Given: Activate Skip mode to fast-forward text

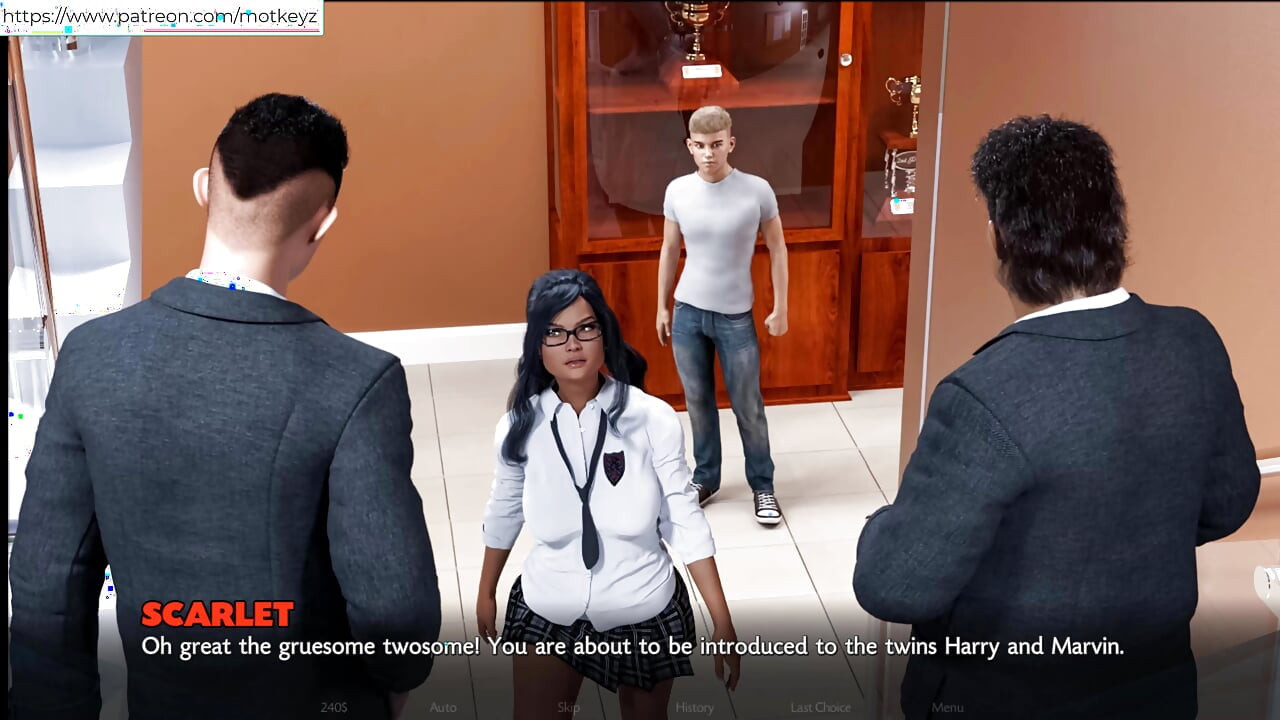Looking at the screenshot, I should coord(567,707).
